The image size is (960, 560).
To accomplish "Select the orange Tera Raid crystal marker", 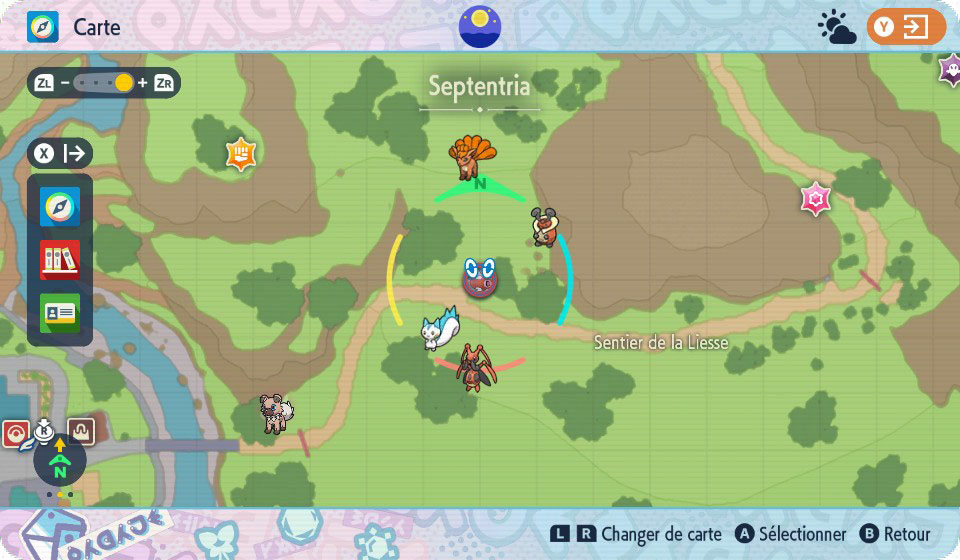I will coord(242,154).
